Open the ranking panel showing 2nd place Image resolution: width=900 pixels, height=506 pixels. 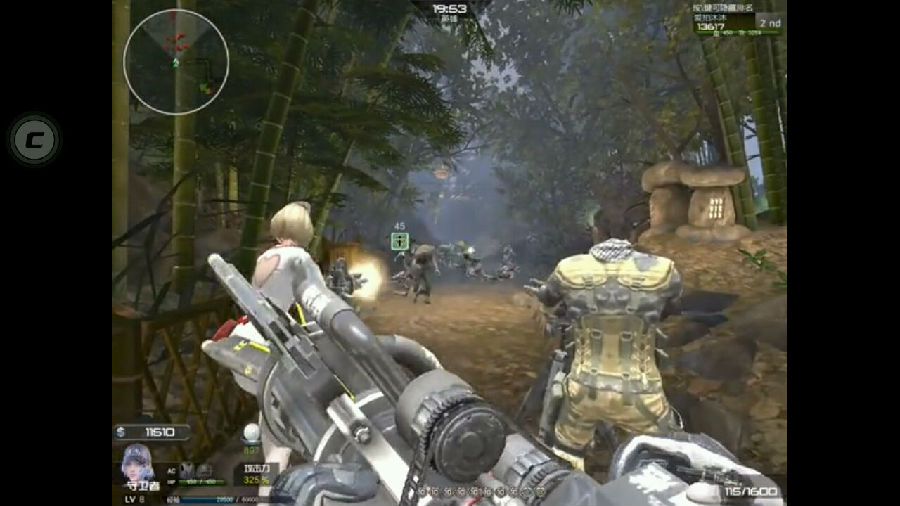738,22
